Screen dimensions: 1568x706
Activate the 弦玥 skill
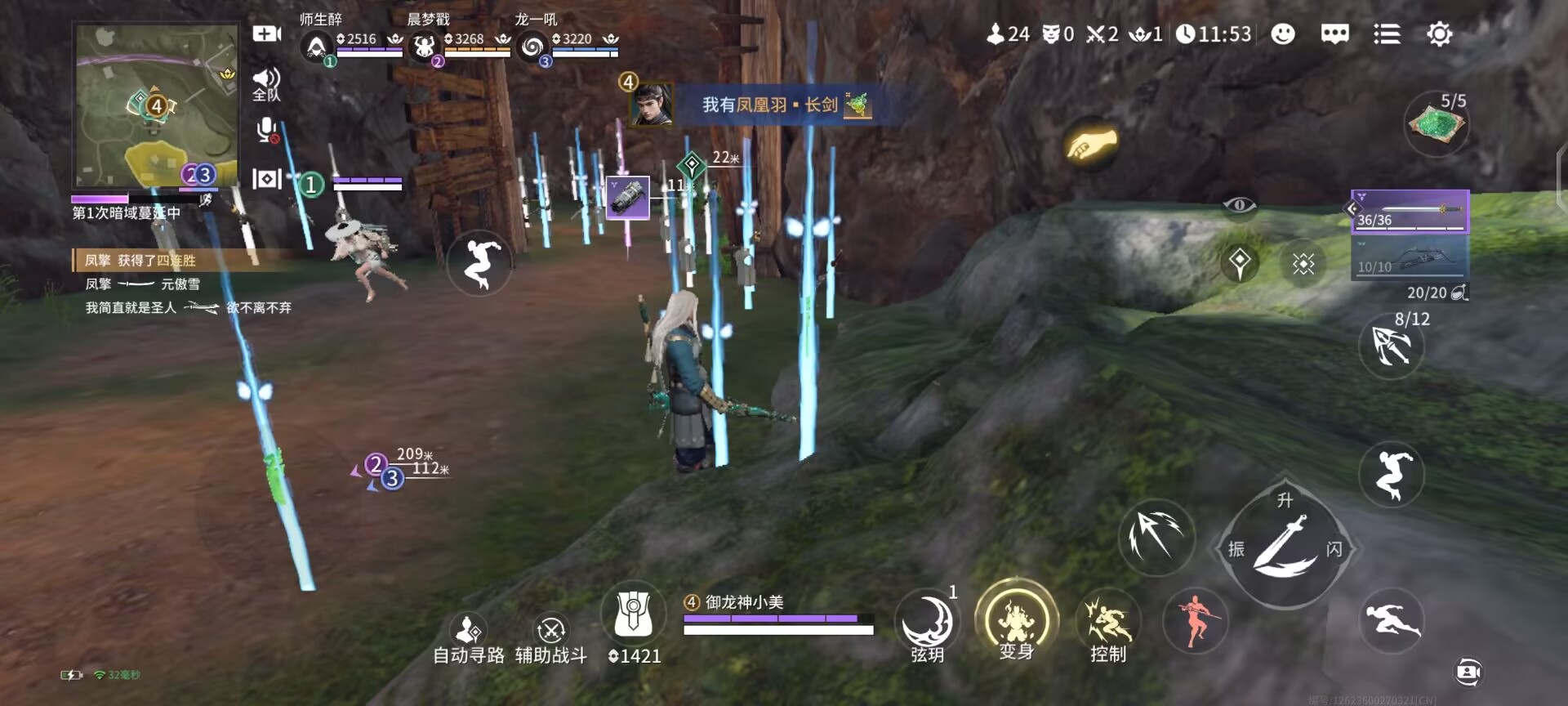928,624
